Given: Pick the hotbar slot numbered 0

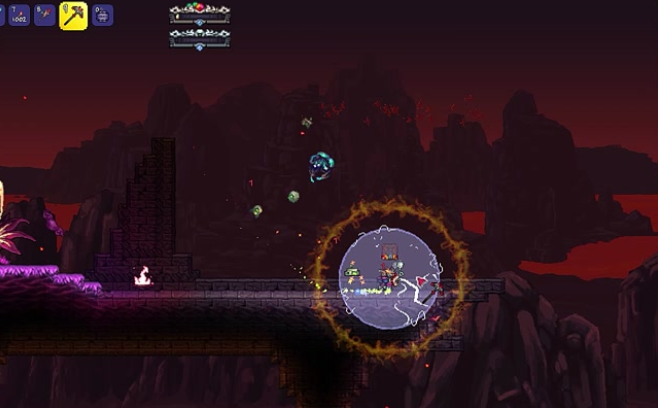Looking at the screenshot, I should 102,15.
